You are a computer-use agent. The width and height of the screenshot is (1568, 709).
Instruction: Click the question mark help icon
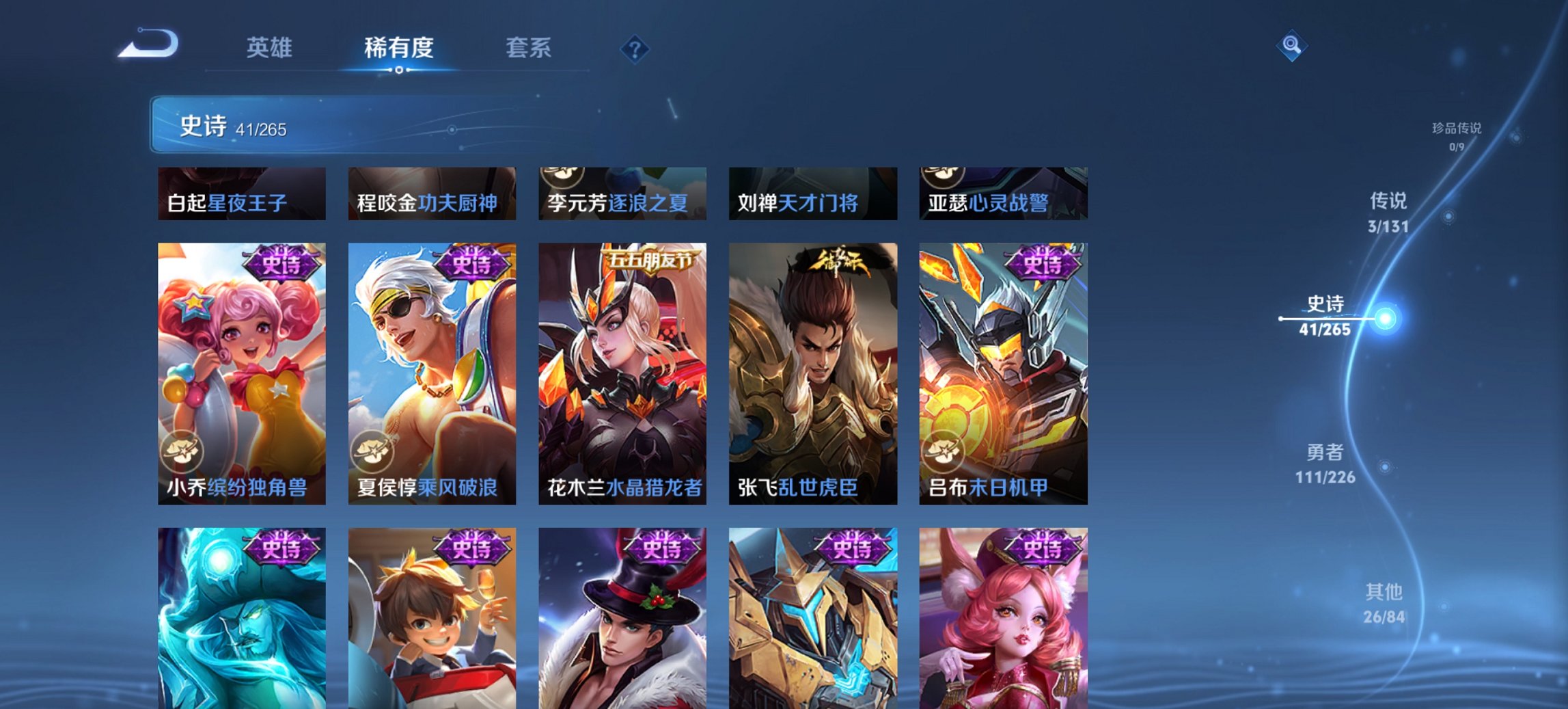point(635,48)
